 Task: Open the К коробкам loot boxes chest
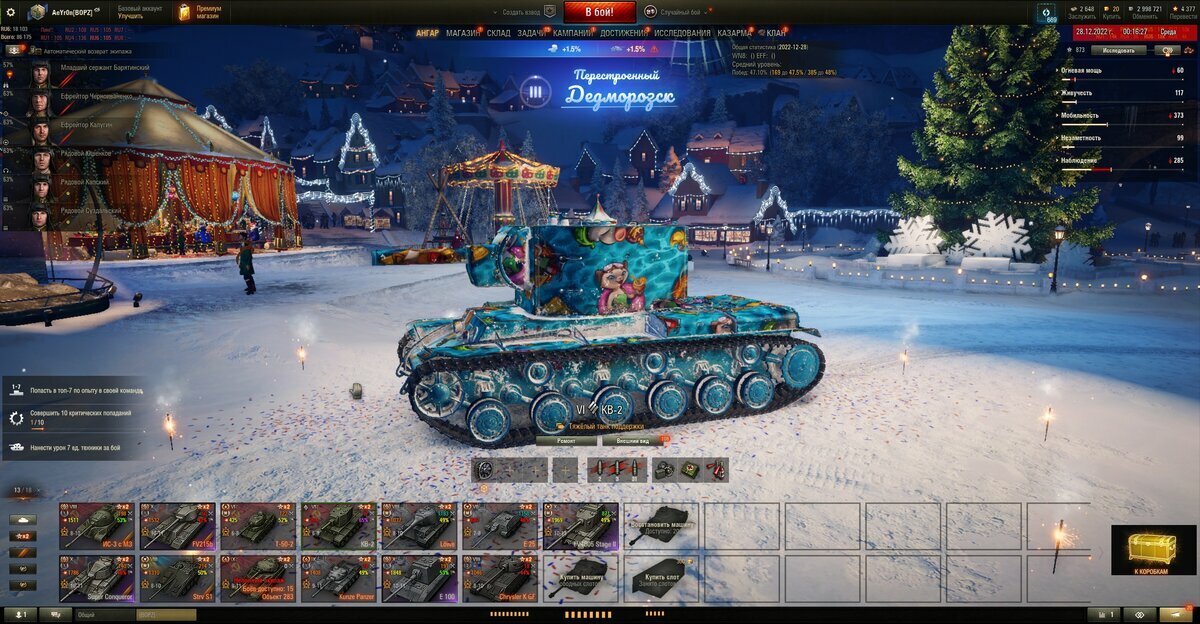(x=1152, y=550)
